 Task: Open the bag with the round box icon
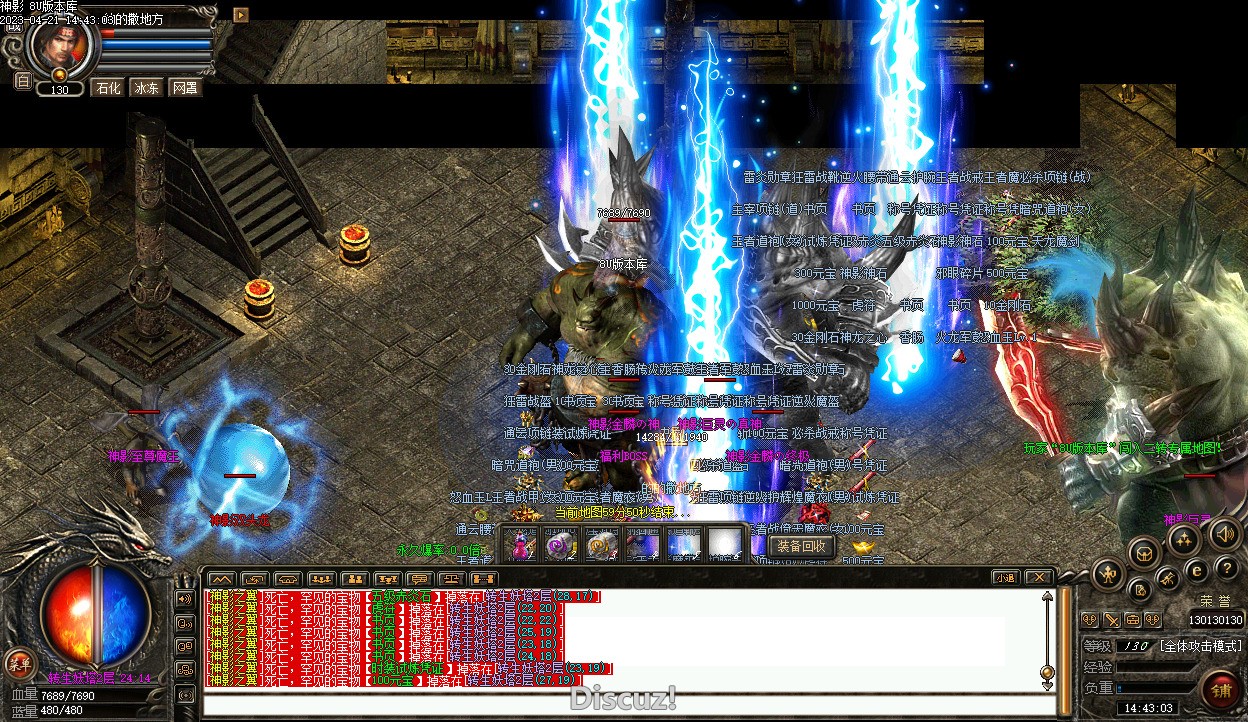(1143, 553)
